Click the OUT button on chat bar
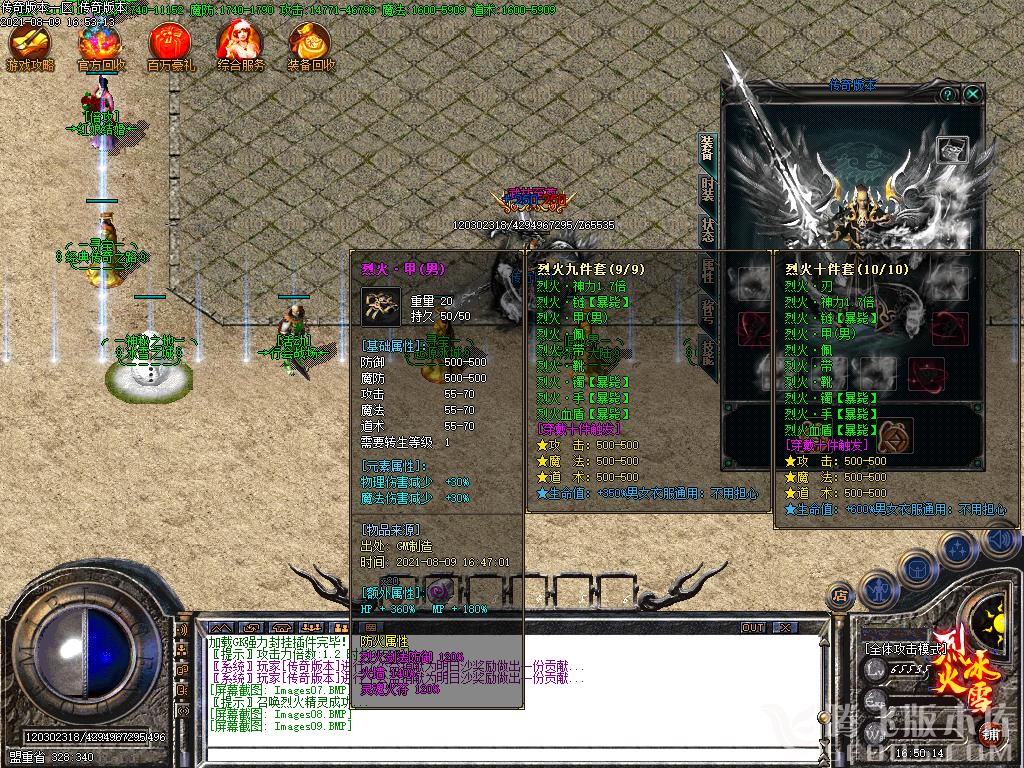 click(x=752, y=627)
